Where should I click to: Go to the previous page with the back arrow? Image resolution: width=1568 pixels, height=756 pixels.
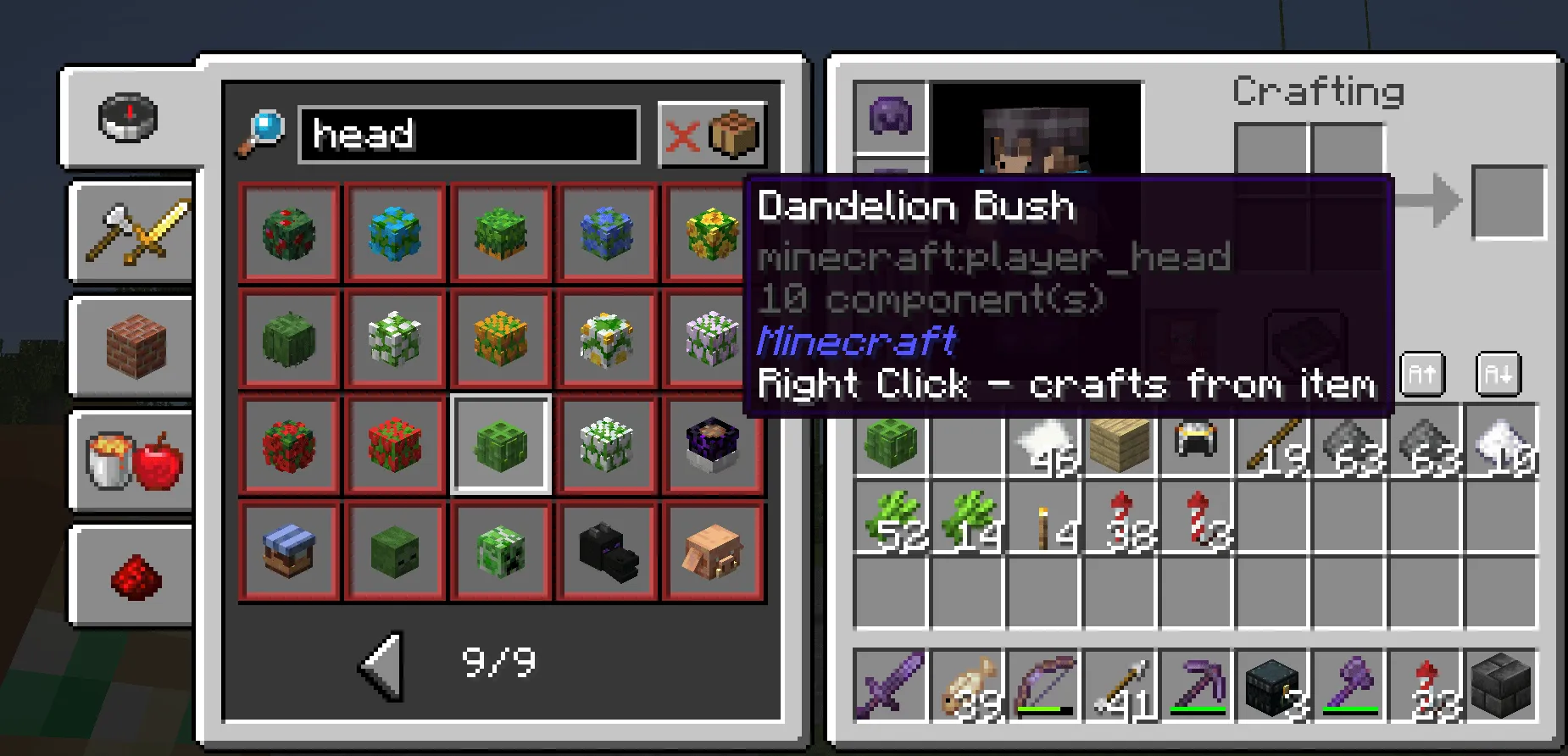pos(382,665)
